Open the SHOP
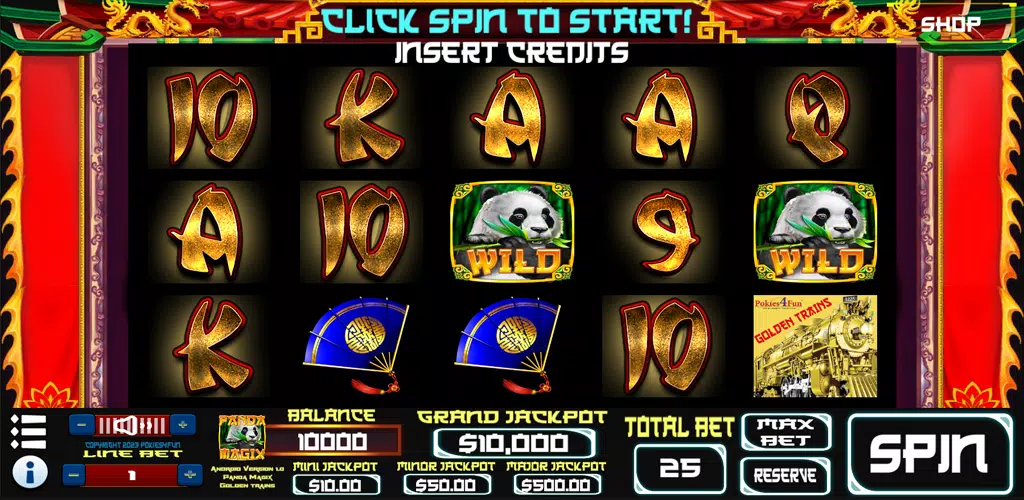The width and height of the screenshot is (1024, 500). [x=950, y=24]
